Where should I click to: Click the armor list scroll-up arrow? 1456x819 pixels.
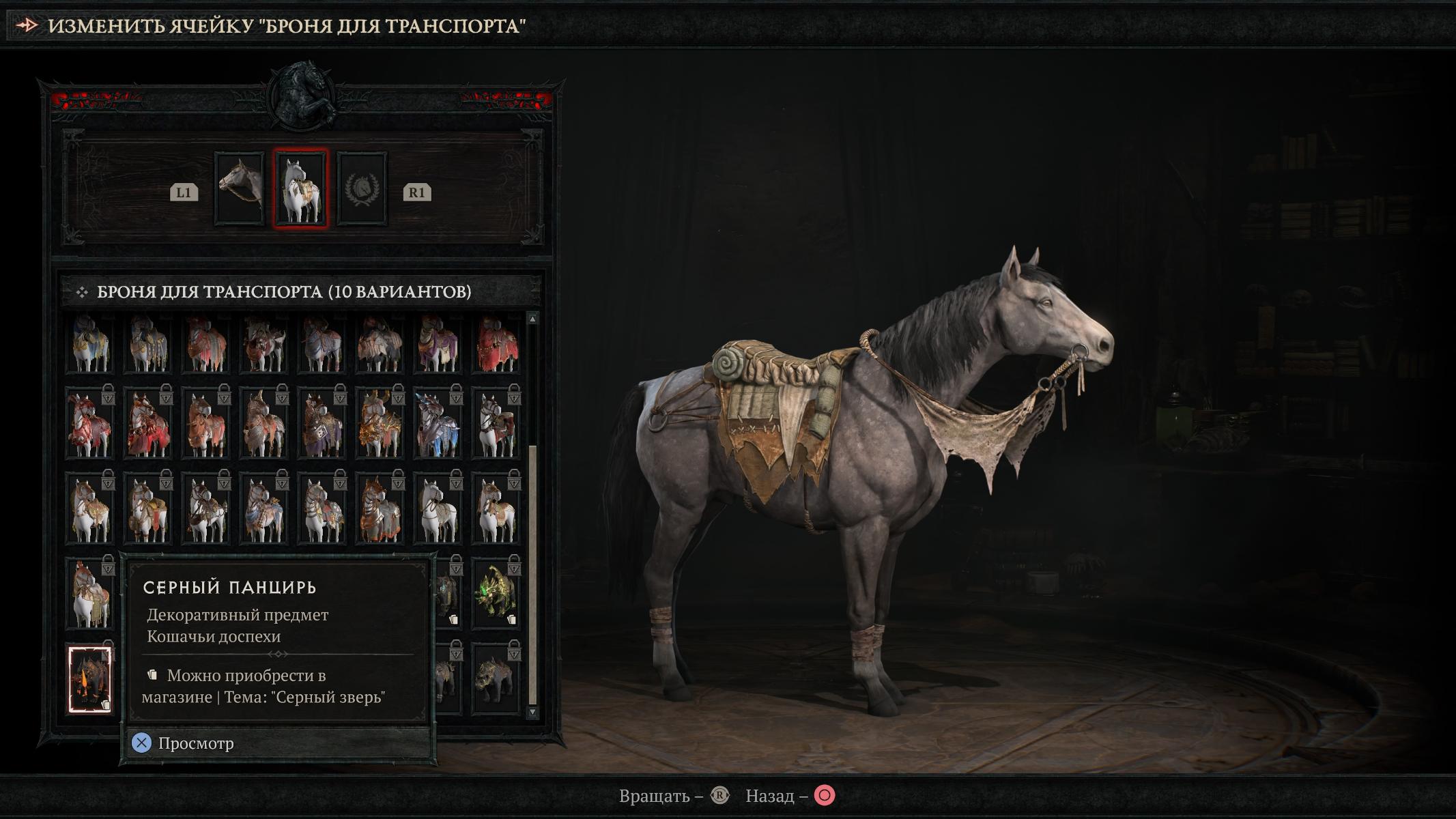pos(532,319)
